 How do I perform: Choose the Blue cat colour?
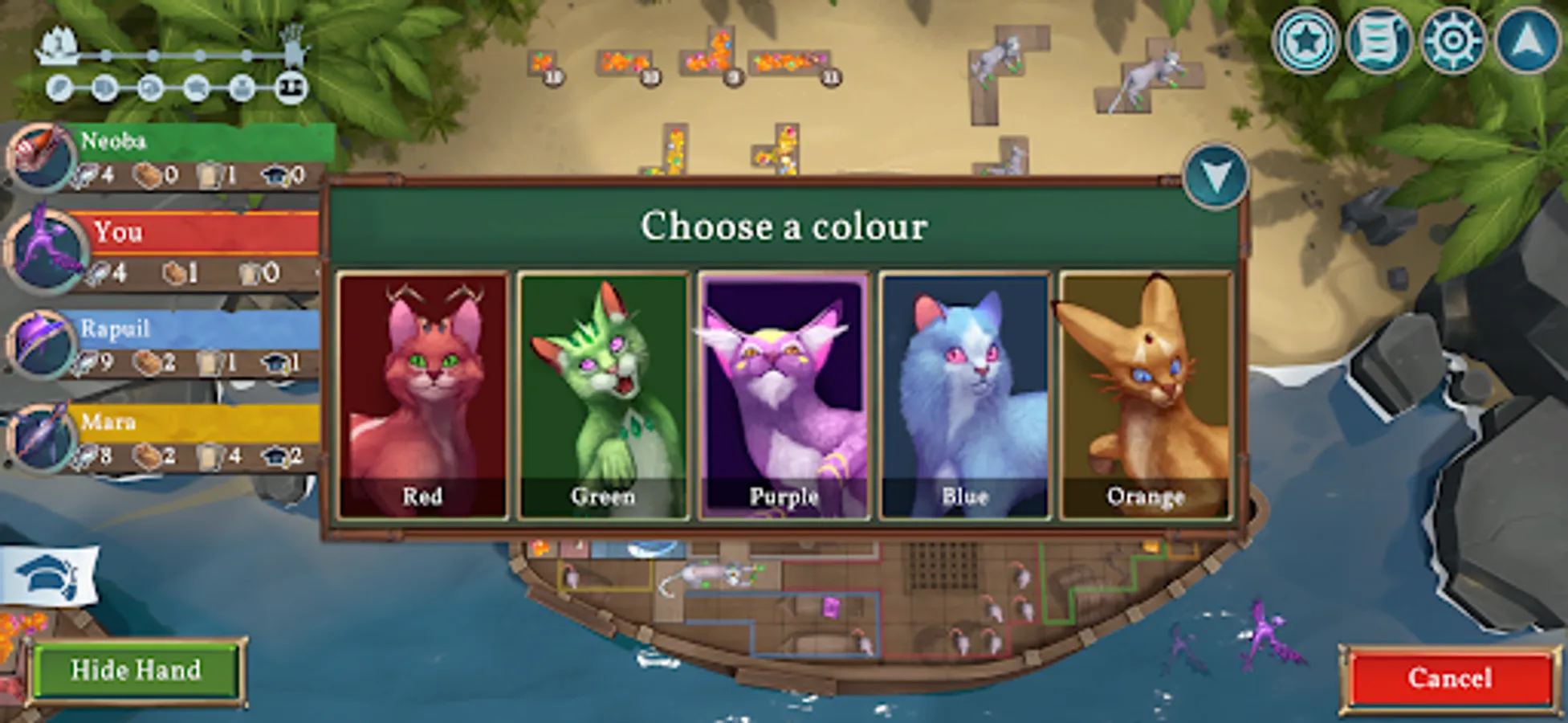(x=963, y=391)
